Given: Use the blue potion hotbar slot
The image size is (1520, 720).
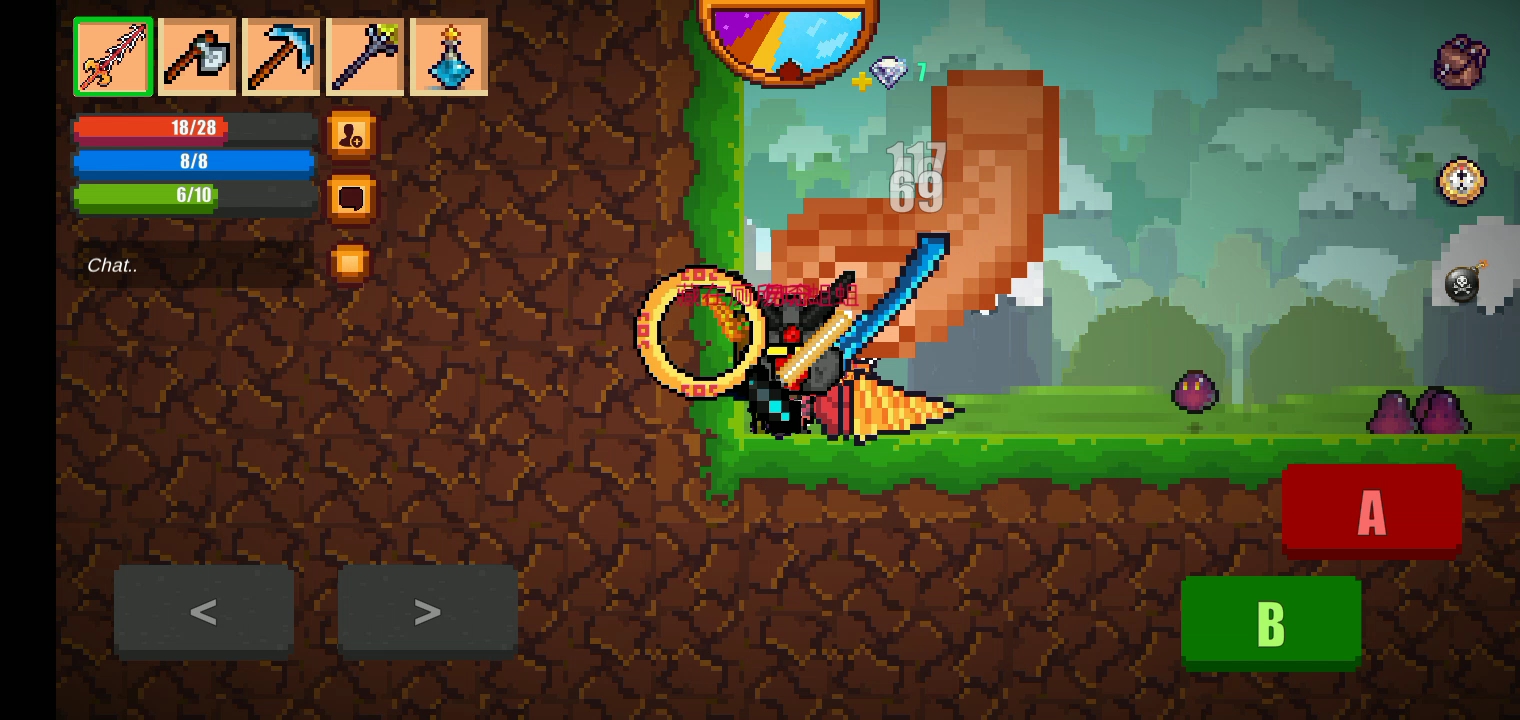Looking at the screenshot, I should tap(449, 57).
